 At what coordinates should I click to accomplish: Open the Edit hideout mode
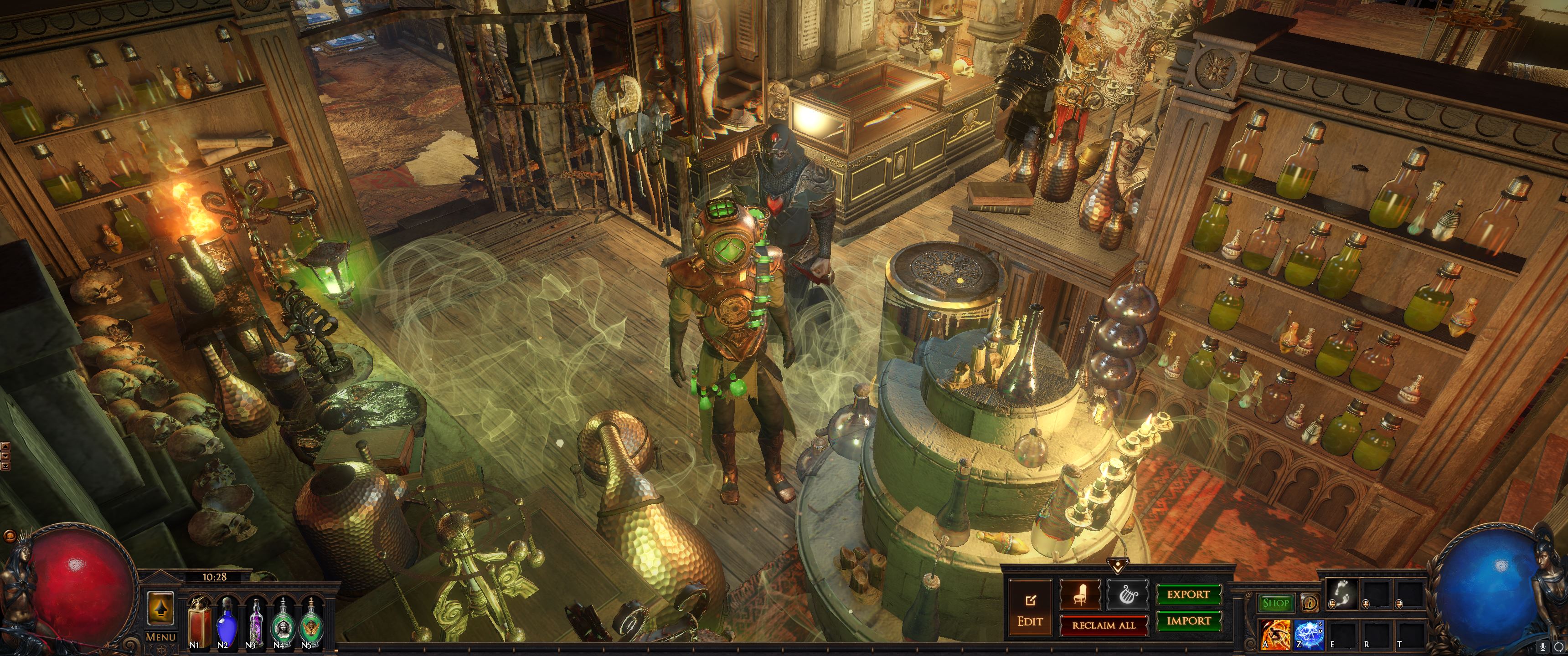[x=1030, y=609]
